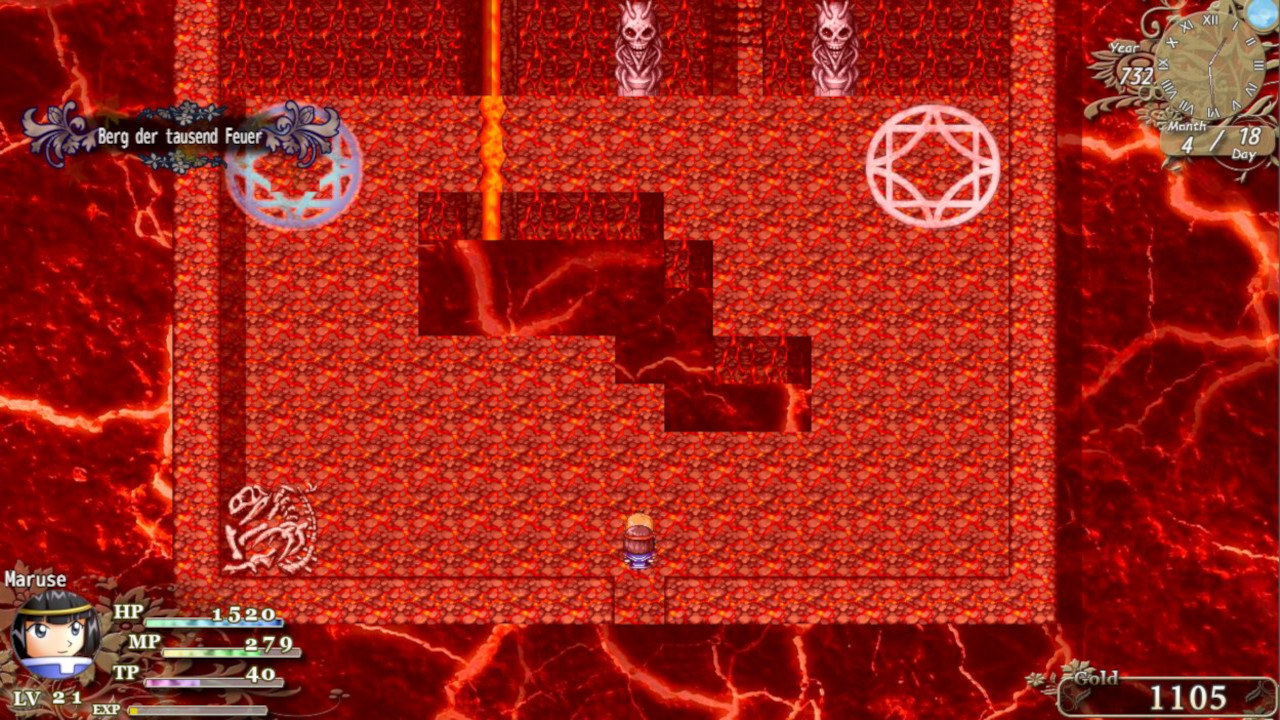Click the Berg der tausend Feuer banner
1280x720 pixels.
tap(180, 136)
